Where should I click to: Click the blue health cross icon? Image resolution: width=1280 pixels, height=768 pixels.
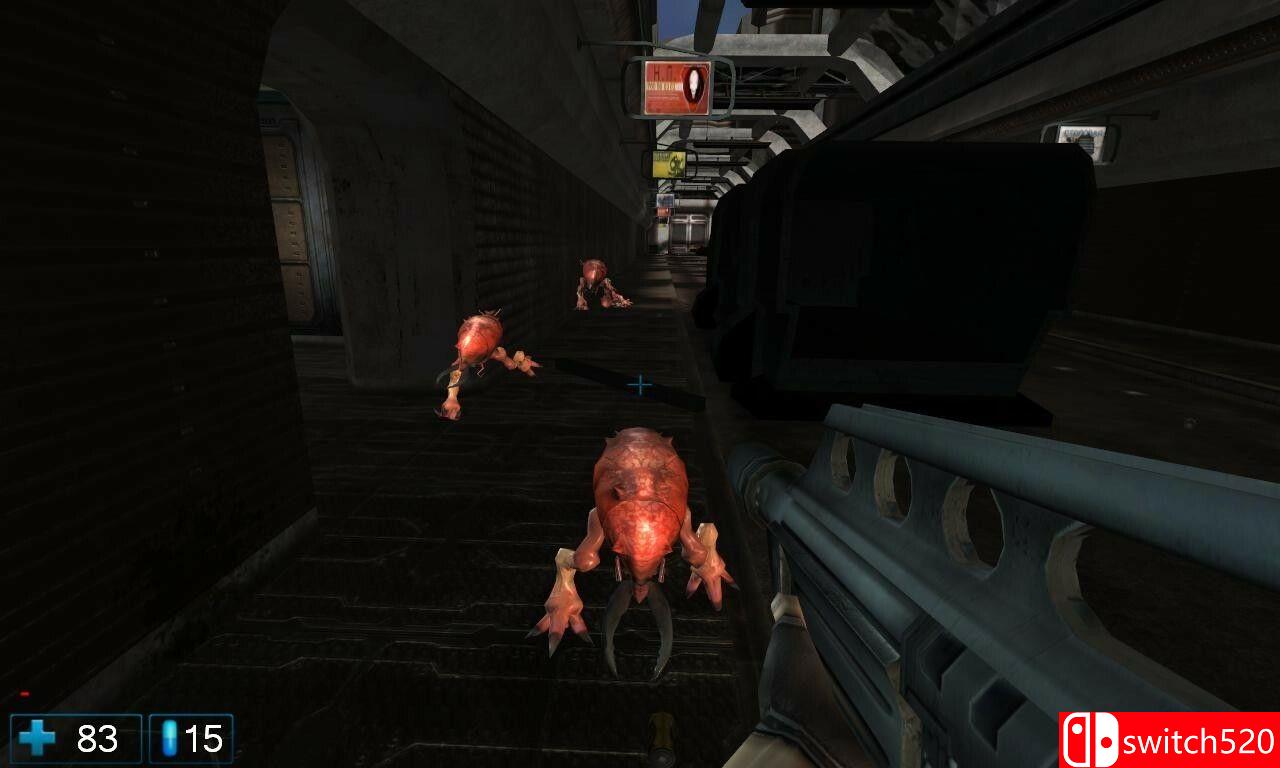coord(38,738)
